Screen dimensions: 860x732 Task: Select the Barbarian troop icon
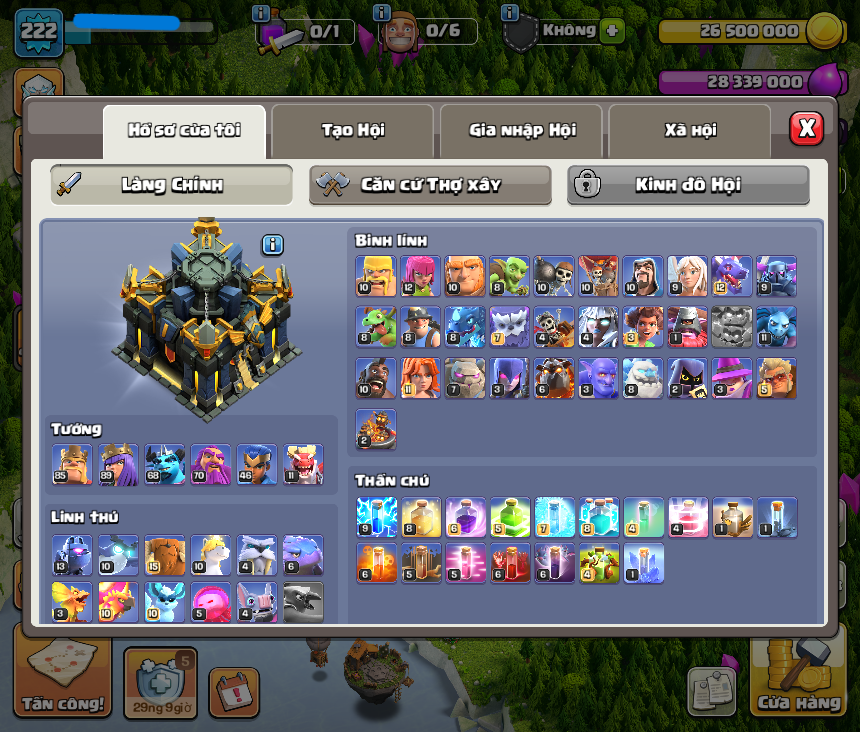[x=376, y=275]
